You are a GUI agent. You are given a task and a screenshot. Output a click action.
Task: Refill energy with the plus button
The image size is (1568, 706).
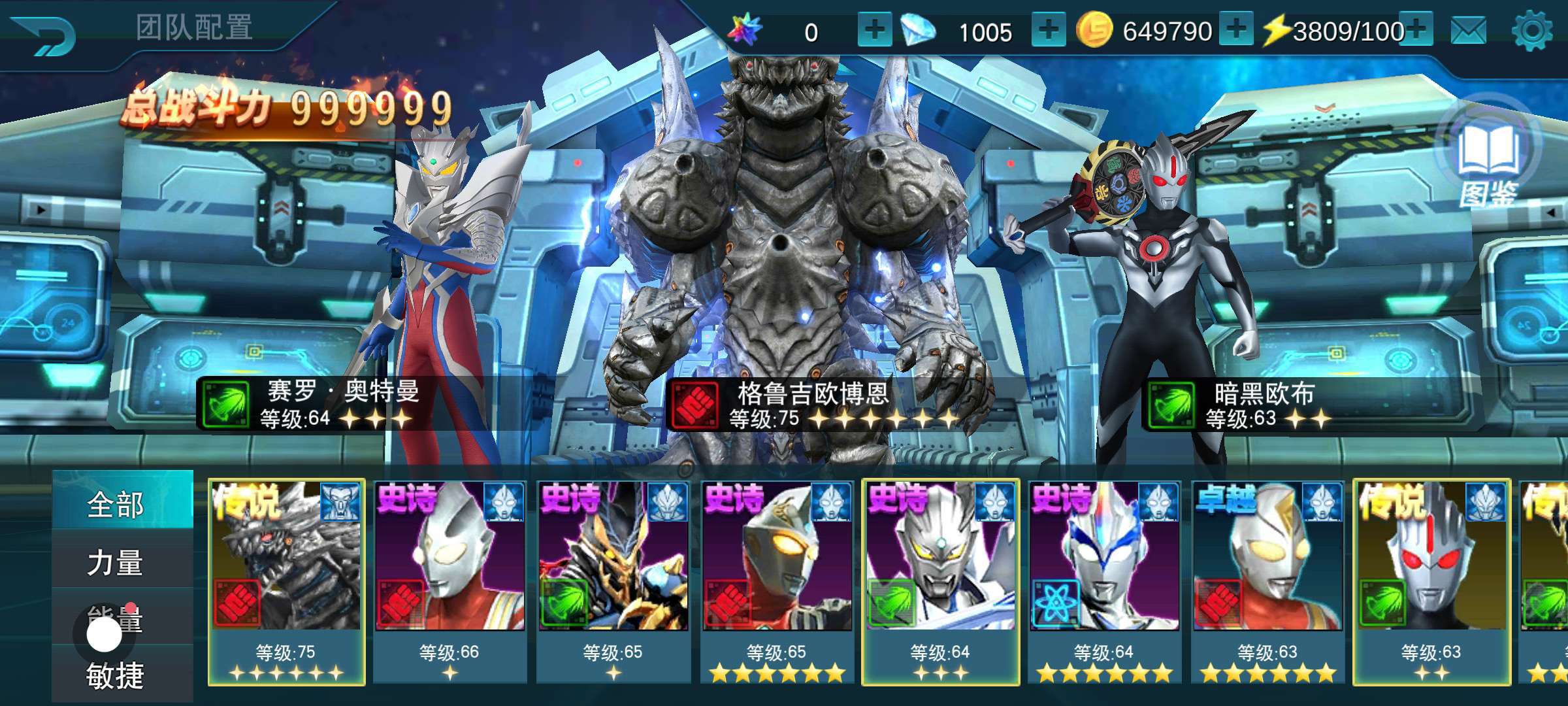tap(1415, 30)
